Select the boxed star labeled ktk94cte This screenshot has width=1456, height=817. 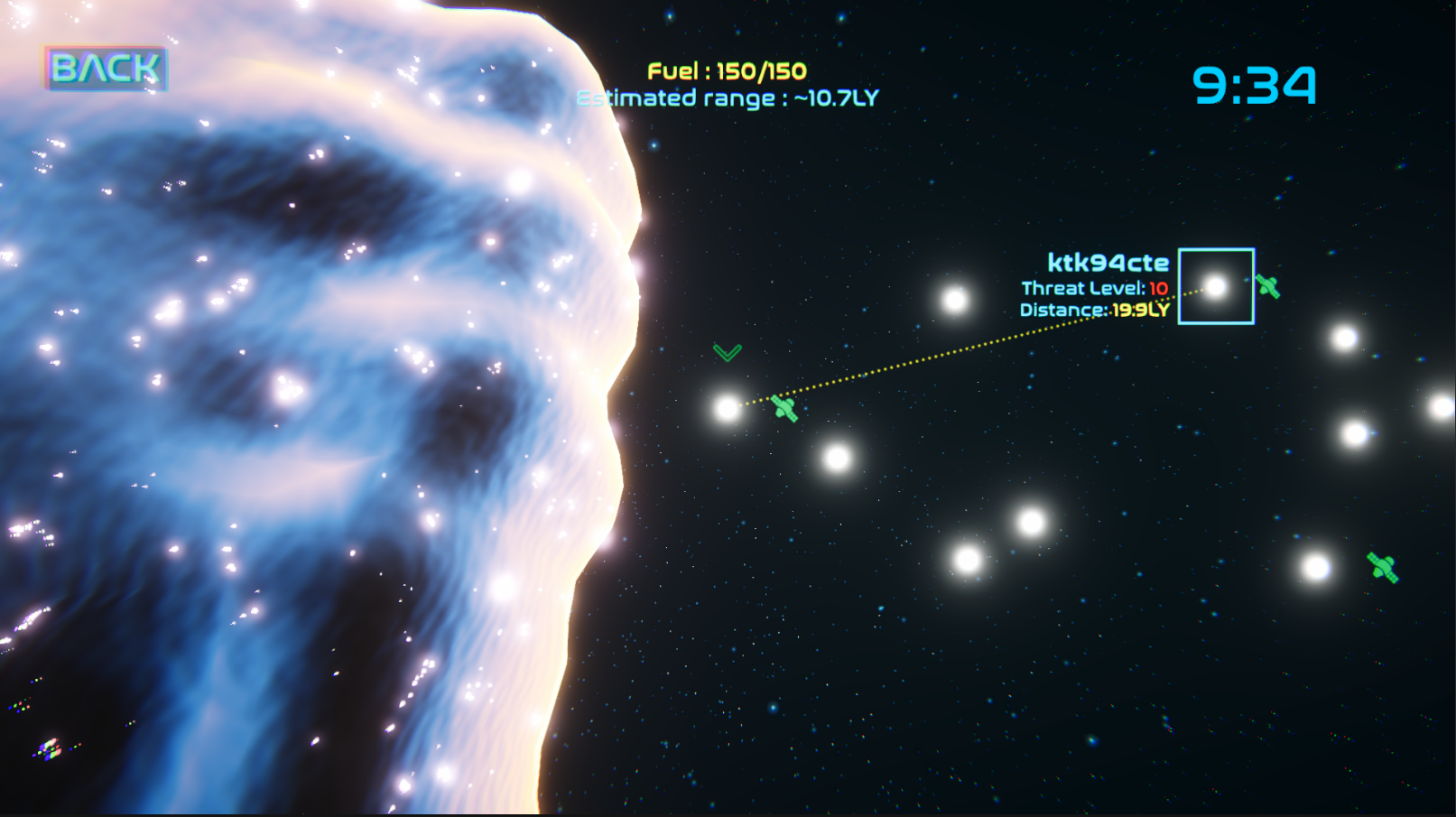coord(1216,287)
